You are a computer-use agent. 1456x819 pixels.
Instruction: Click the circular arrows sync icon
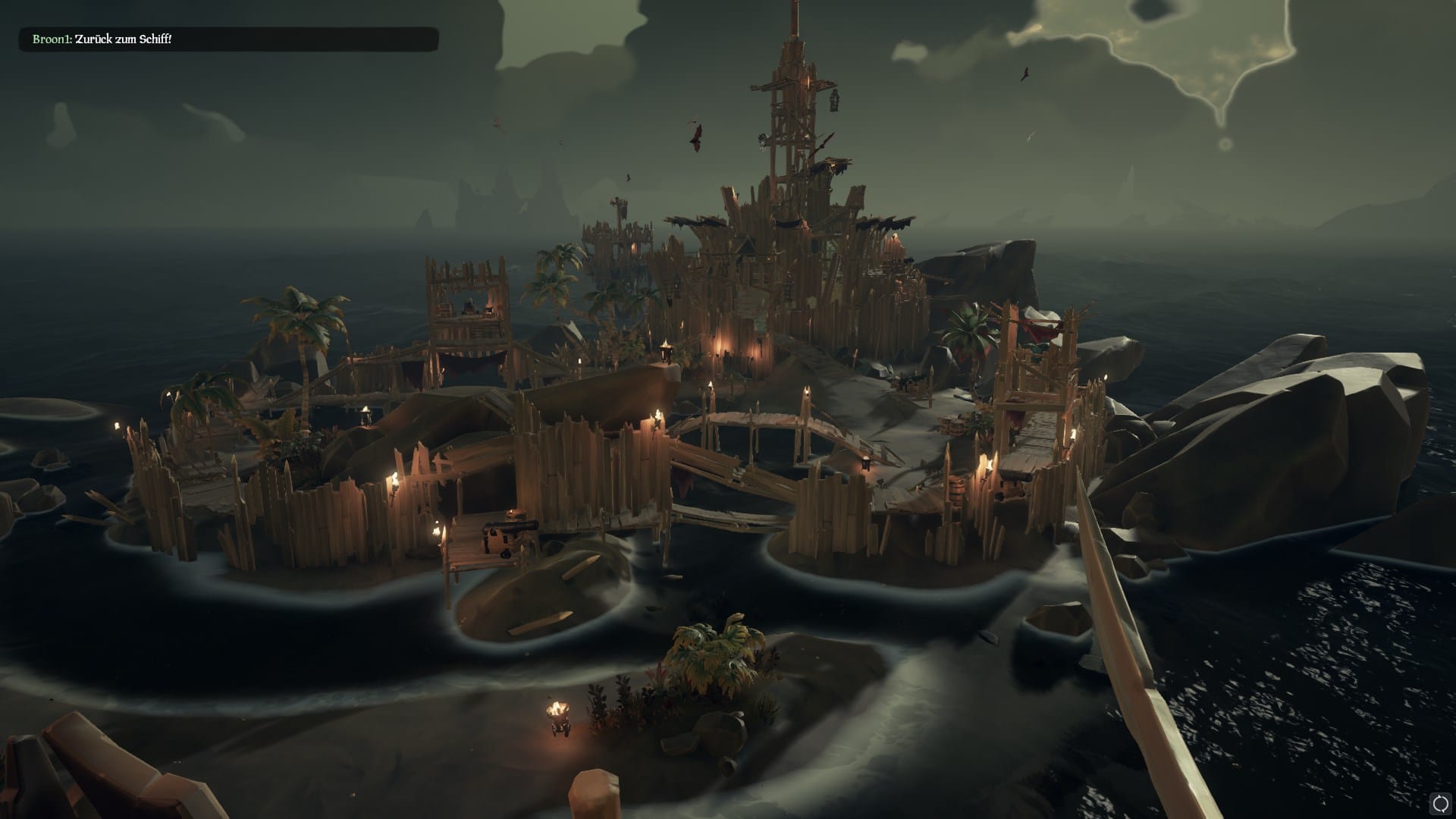pyautogui.click(x=1441, y=802)
